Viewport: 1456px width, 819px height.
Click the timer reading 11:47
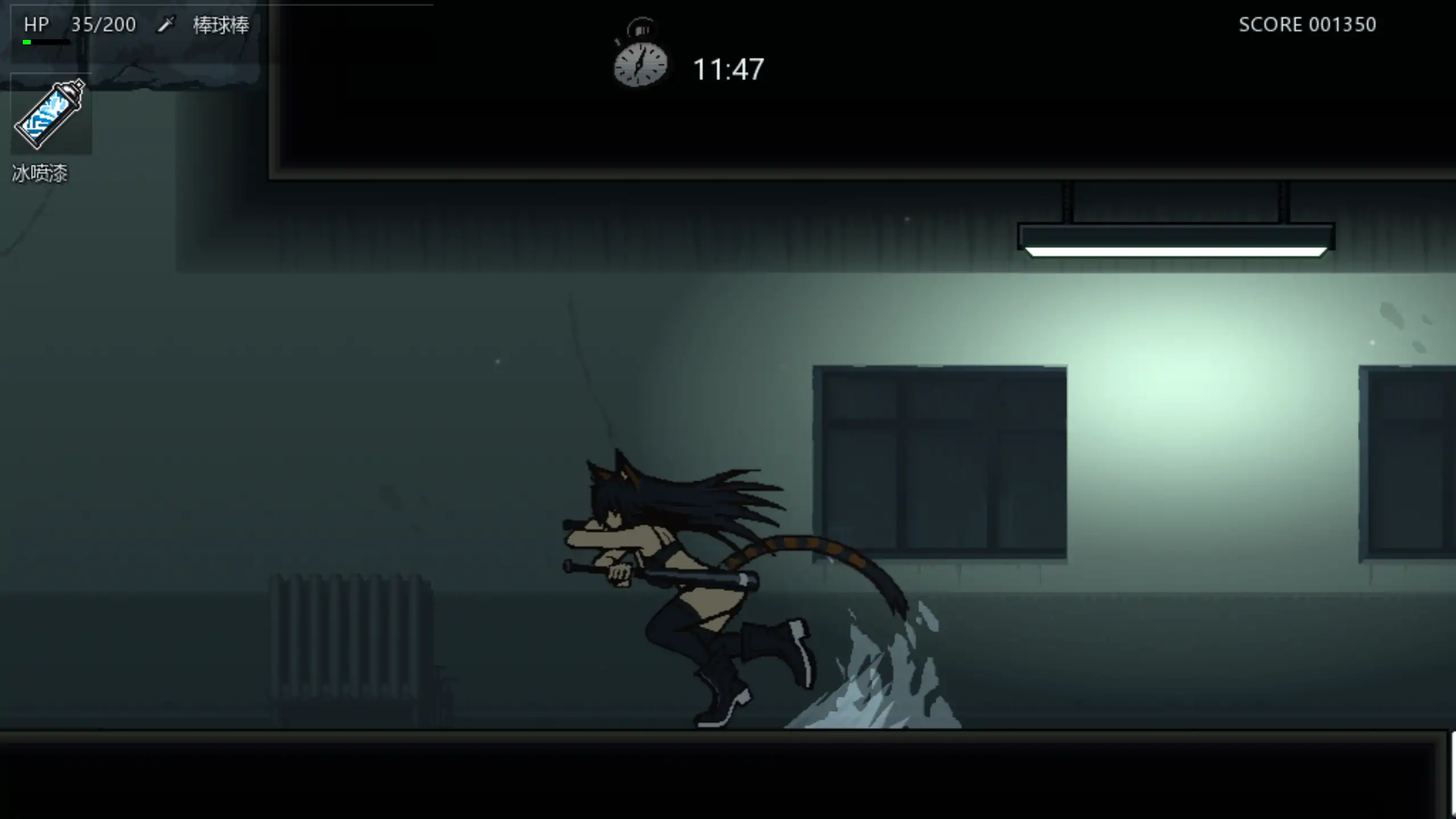pyautogui.click(x=728, y=68)
